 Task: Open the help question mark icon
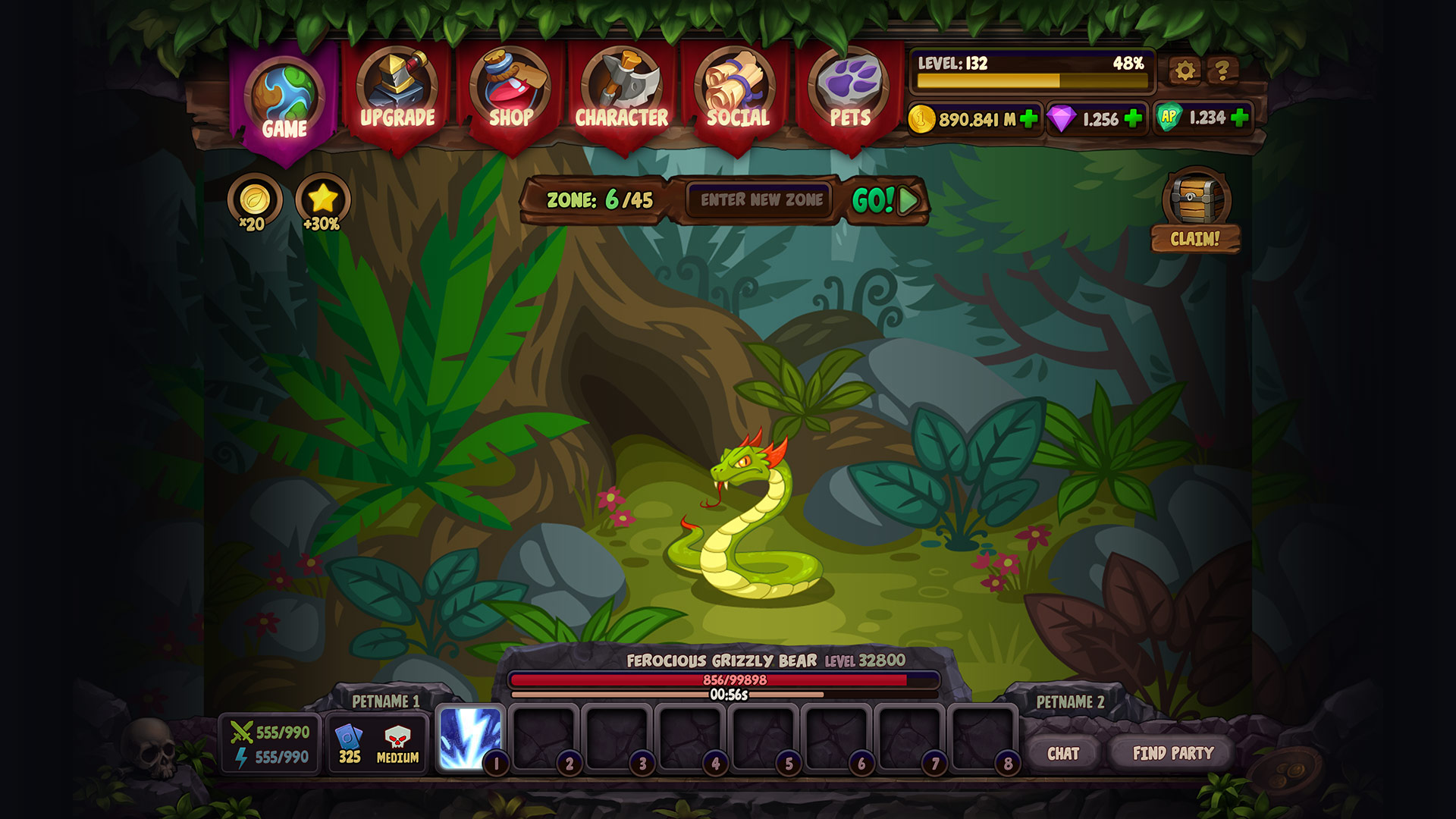pos(1222,71)
